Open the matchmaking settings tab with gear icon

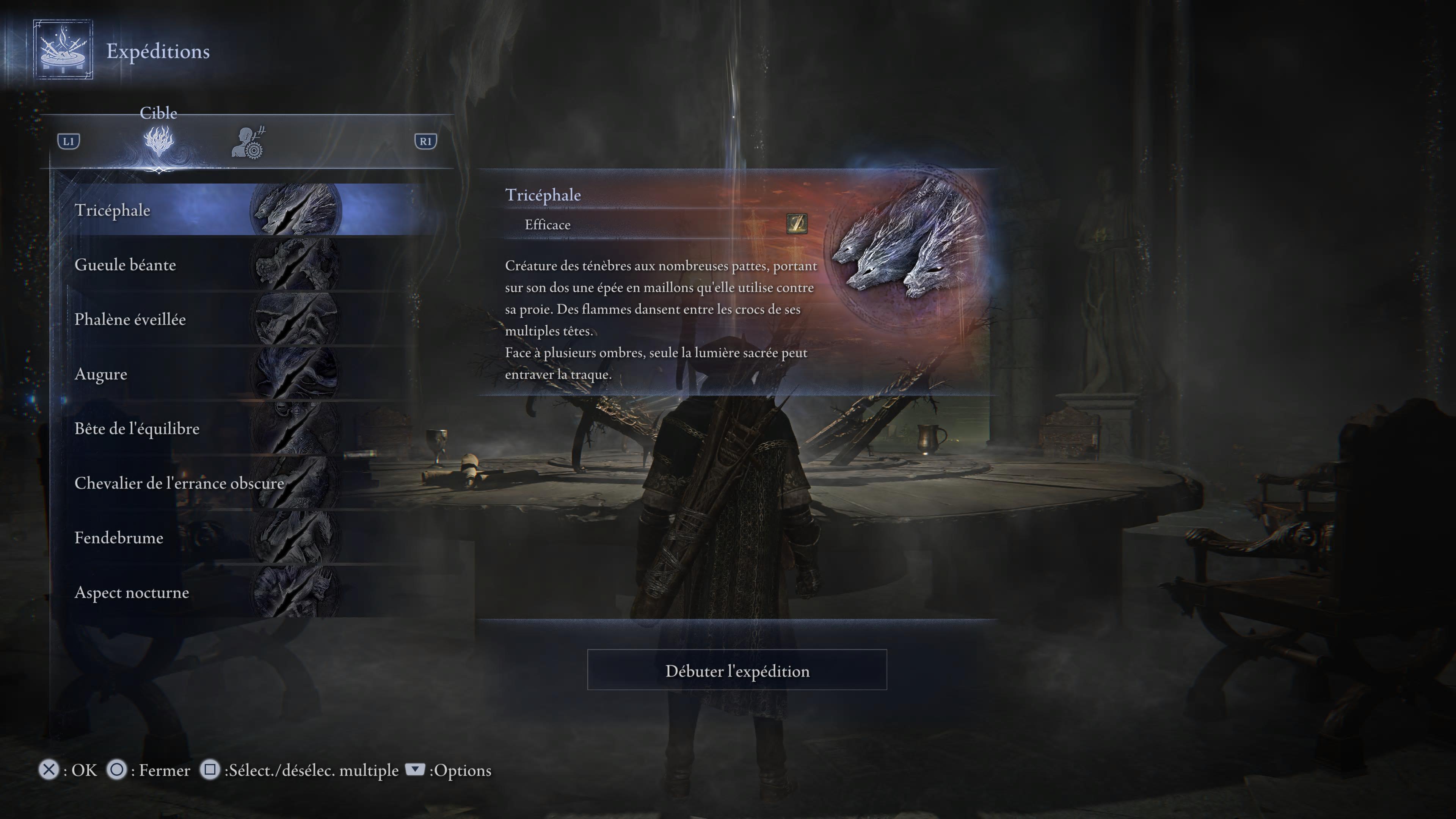[248, 143]
